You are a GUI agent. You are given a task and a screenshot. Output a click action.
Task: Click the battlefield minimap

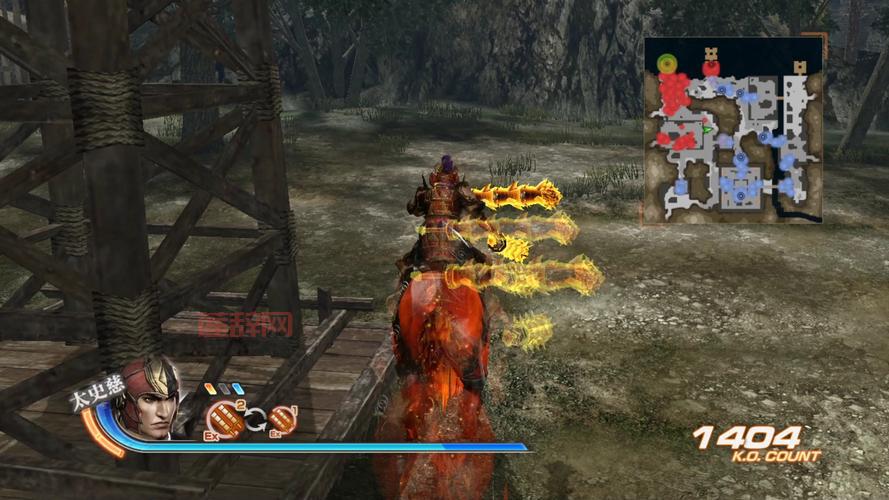(734, 130)
